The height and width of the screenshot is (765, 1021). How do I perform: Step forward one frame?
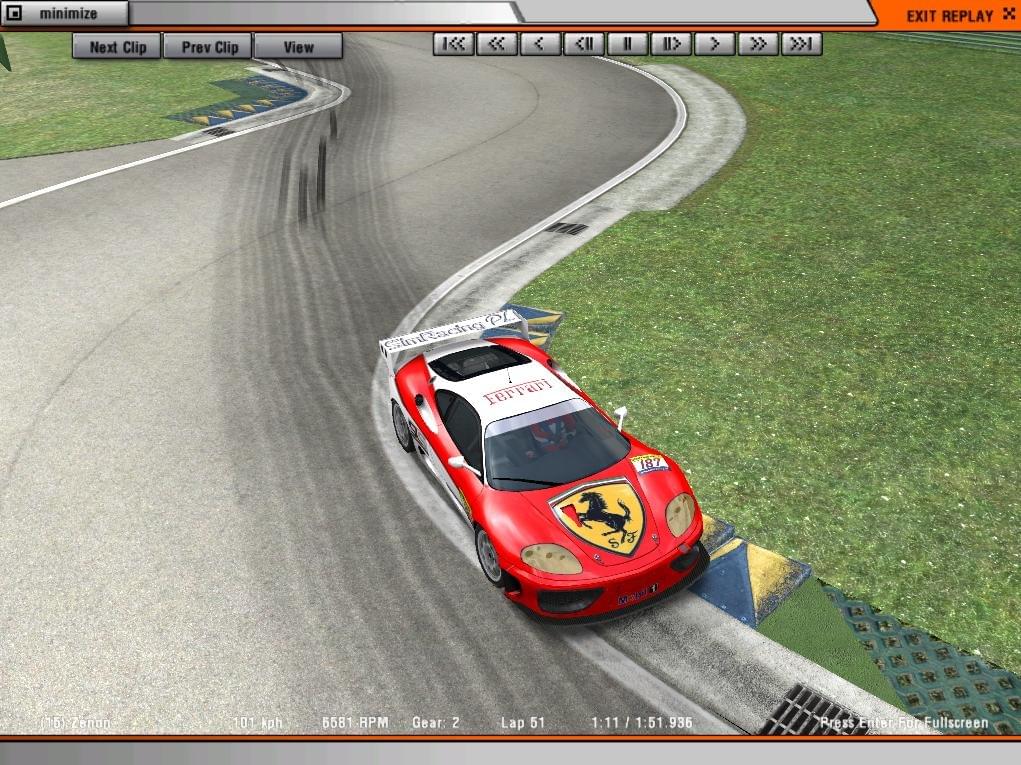pos(671,44)
